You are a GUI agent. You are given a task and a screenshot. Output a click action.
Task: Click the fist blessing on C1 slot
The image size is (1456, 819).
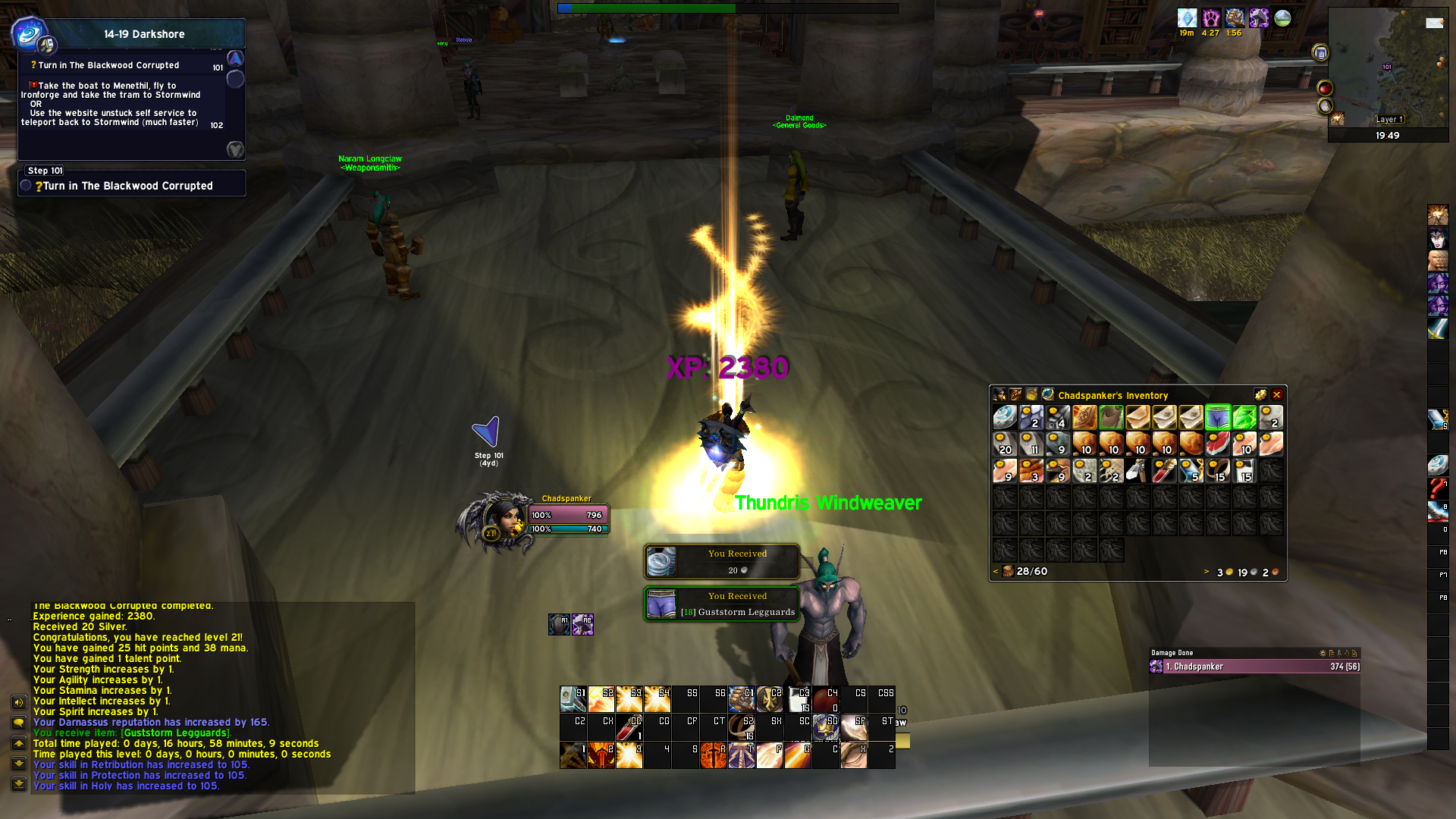741,699
